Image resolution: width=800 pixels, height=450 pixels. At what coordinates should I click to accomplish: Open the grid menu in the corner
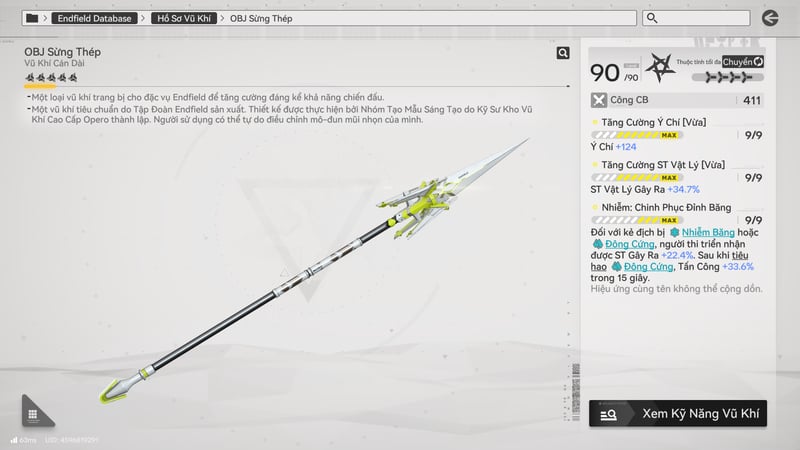pyautogui.click(x=33, y=414)
